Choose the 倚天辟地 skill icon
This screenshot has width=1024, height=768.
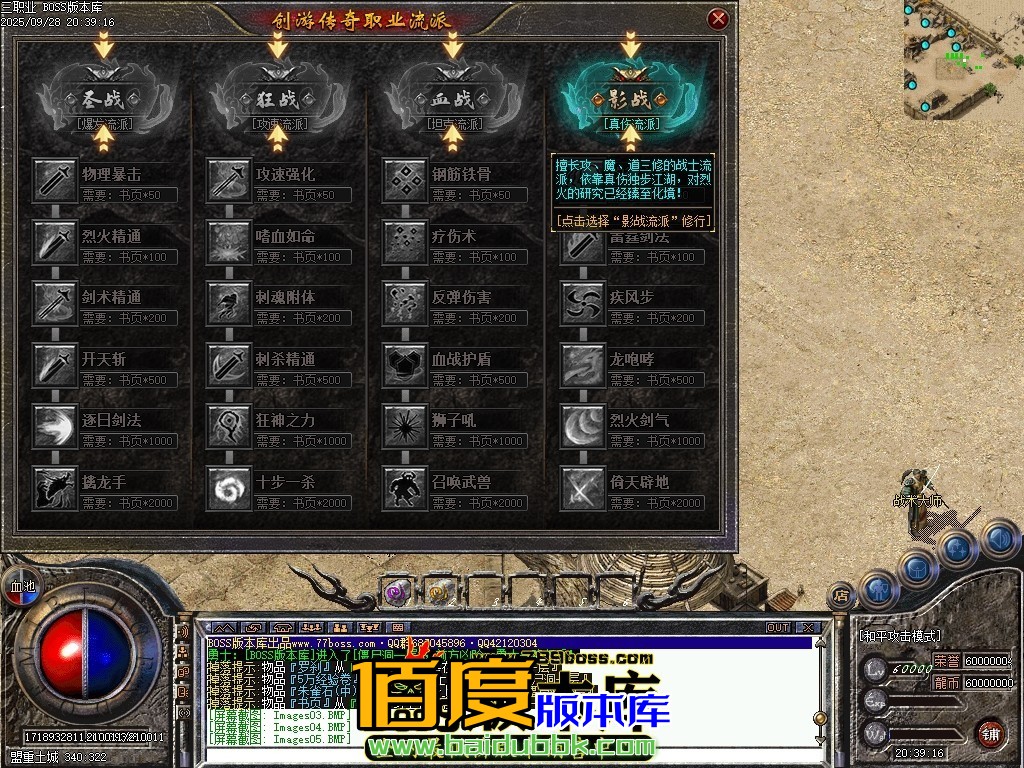(x=580, y=488)
